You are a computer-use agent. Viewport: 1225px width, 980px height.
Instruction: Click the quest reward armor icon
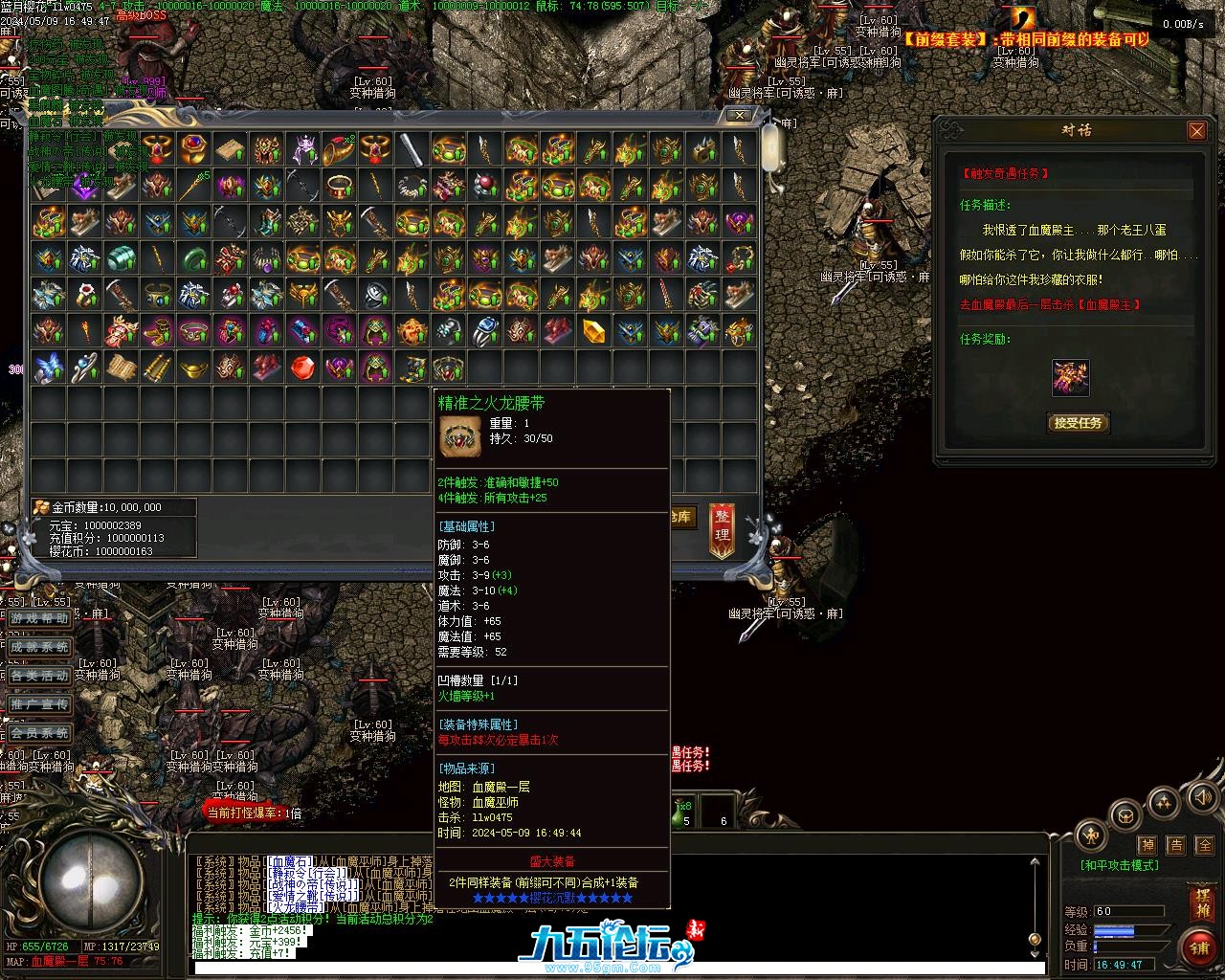1070,377
